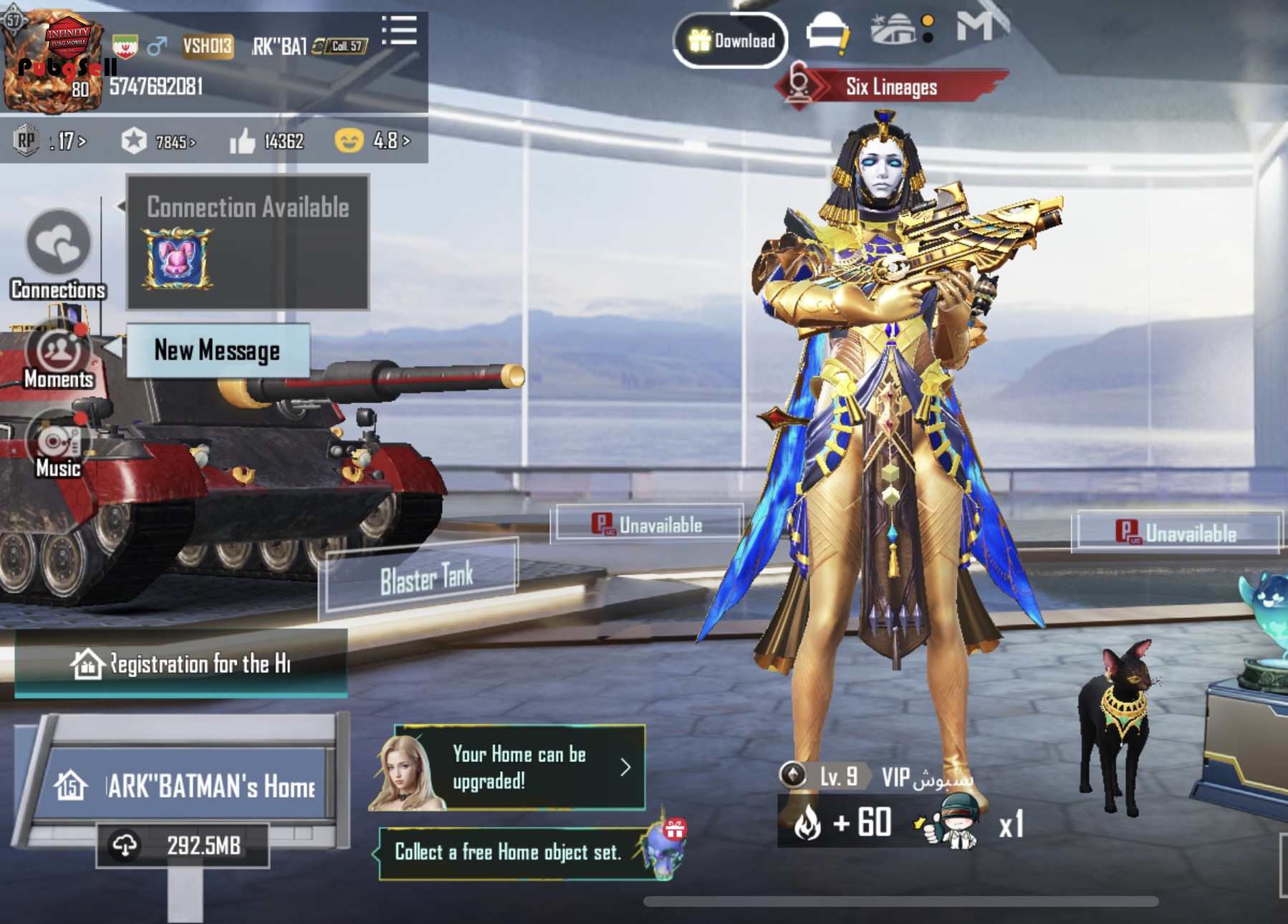This screenshot has width=1288, height=924.
Task: Download the 292.5MB resource pack
Action: click(x=183, y=845)
